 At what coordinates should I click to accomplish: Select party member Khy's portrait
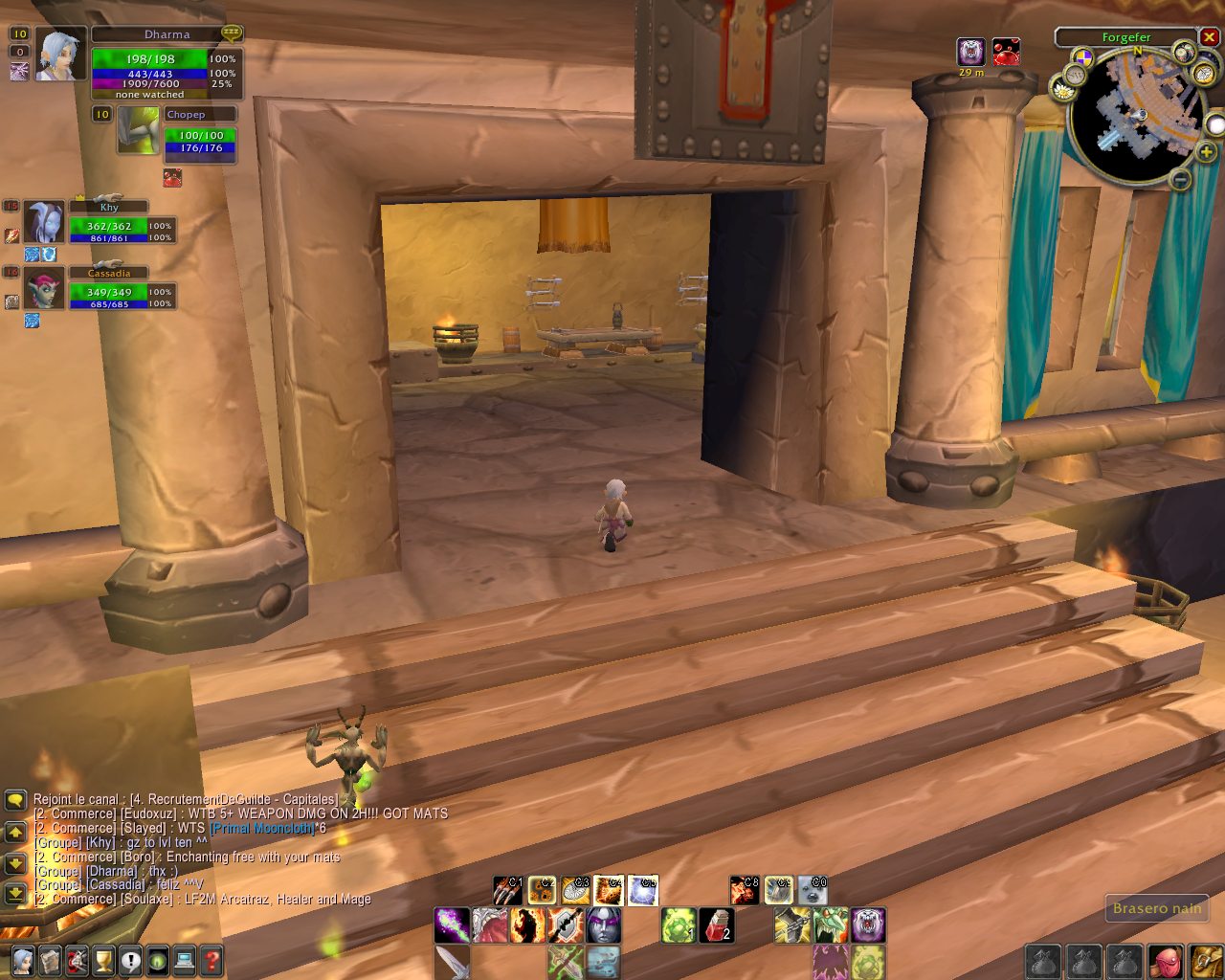pyautogui.click(x=44, y=222)
